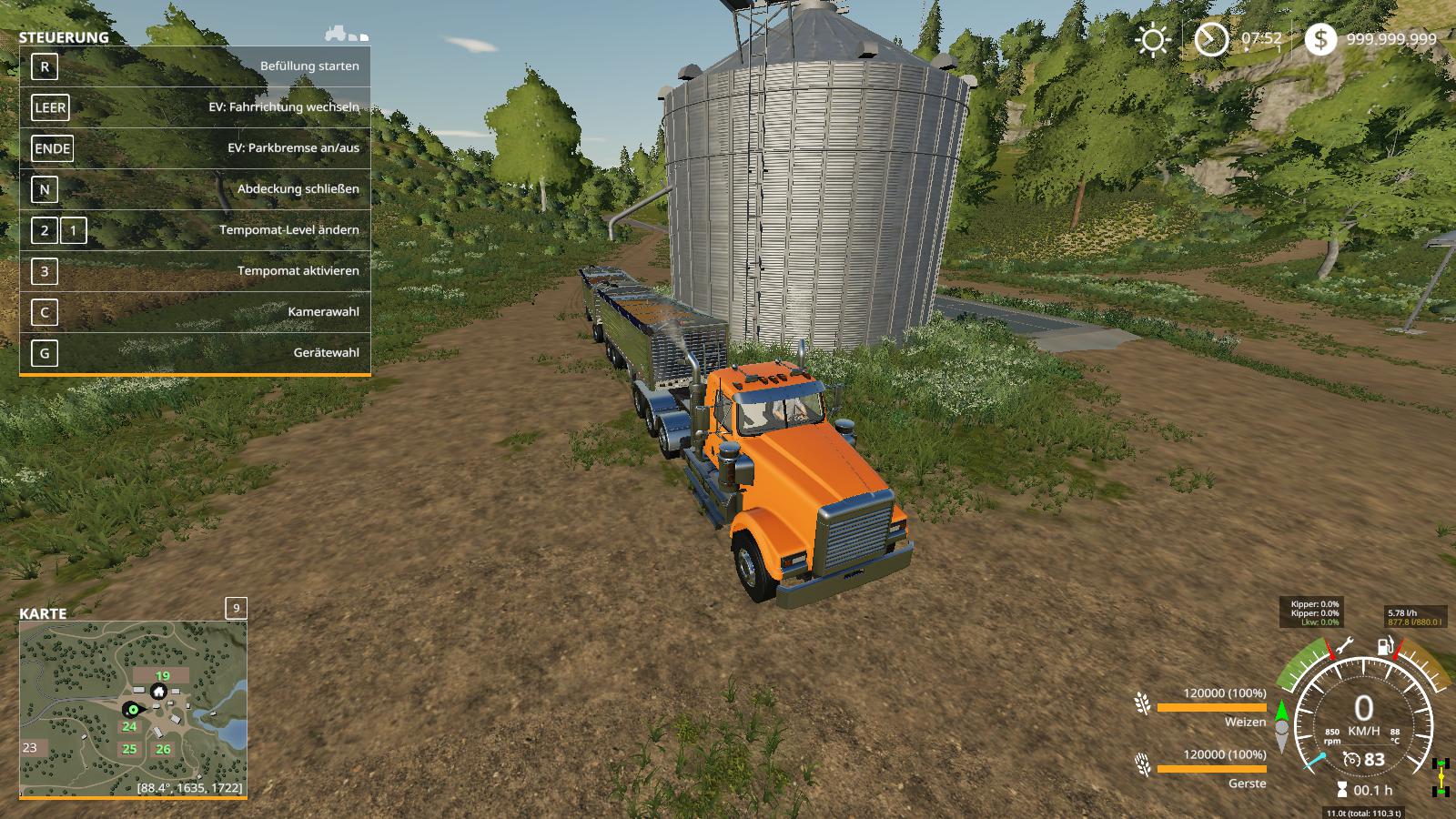Select field 25 marker on minimap
Viewport: 1456px width, 819px height.
pyautogui.click(x=129, y=749)
